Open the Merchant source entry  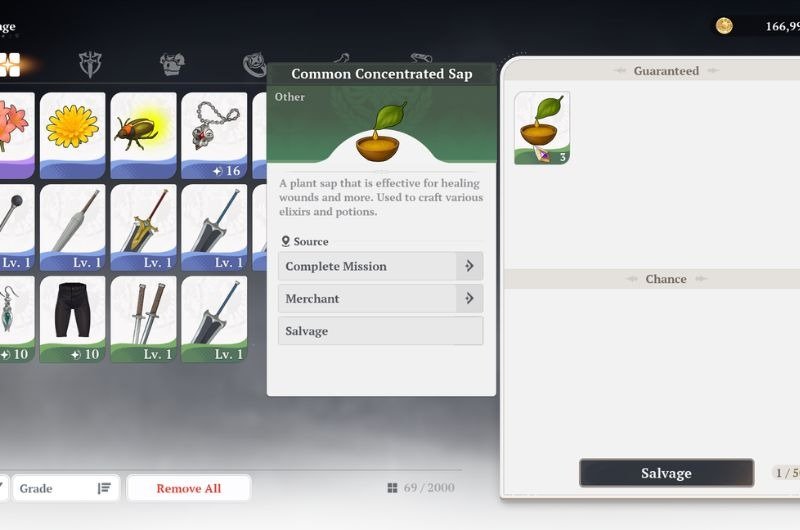(380, 298)
